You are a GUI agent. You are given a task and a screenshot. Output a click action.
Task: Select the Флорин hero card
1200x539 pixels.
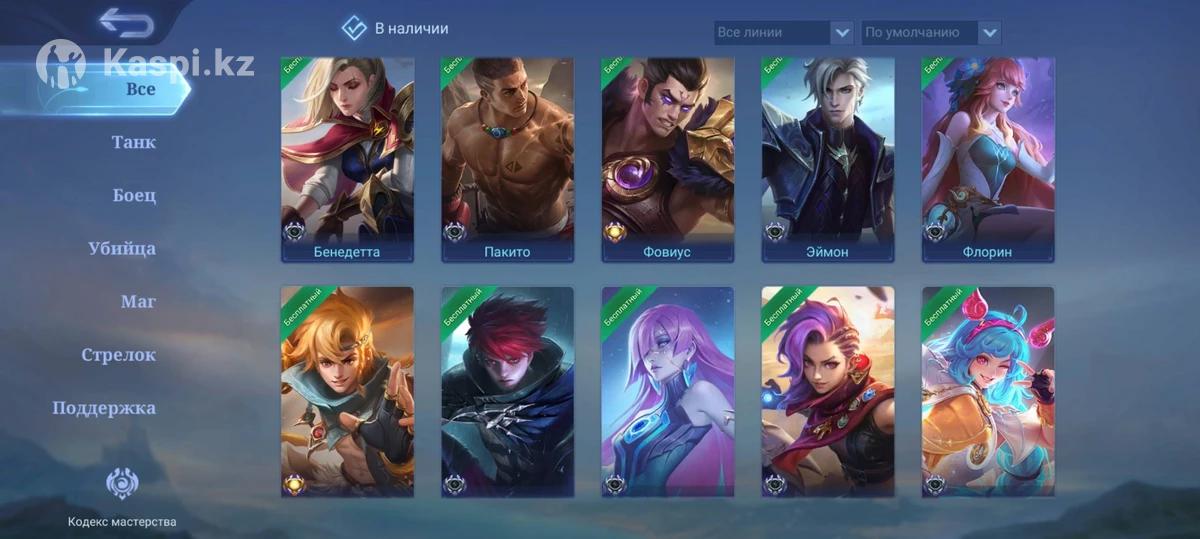click(x=987, y=159)
